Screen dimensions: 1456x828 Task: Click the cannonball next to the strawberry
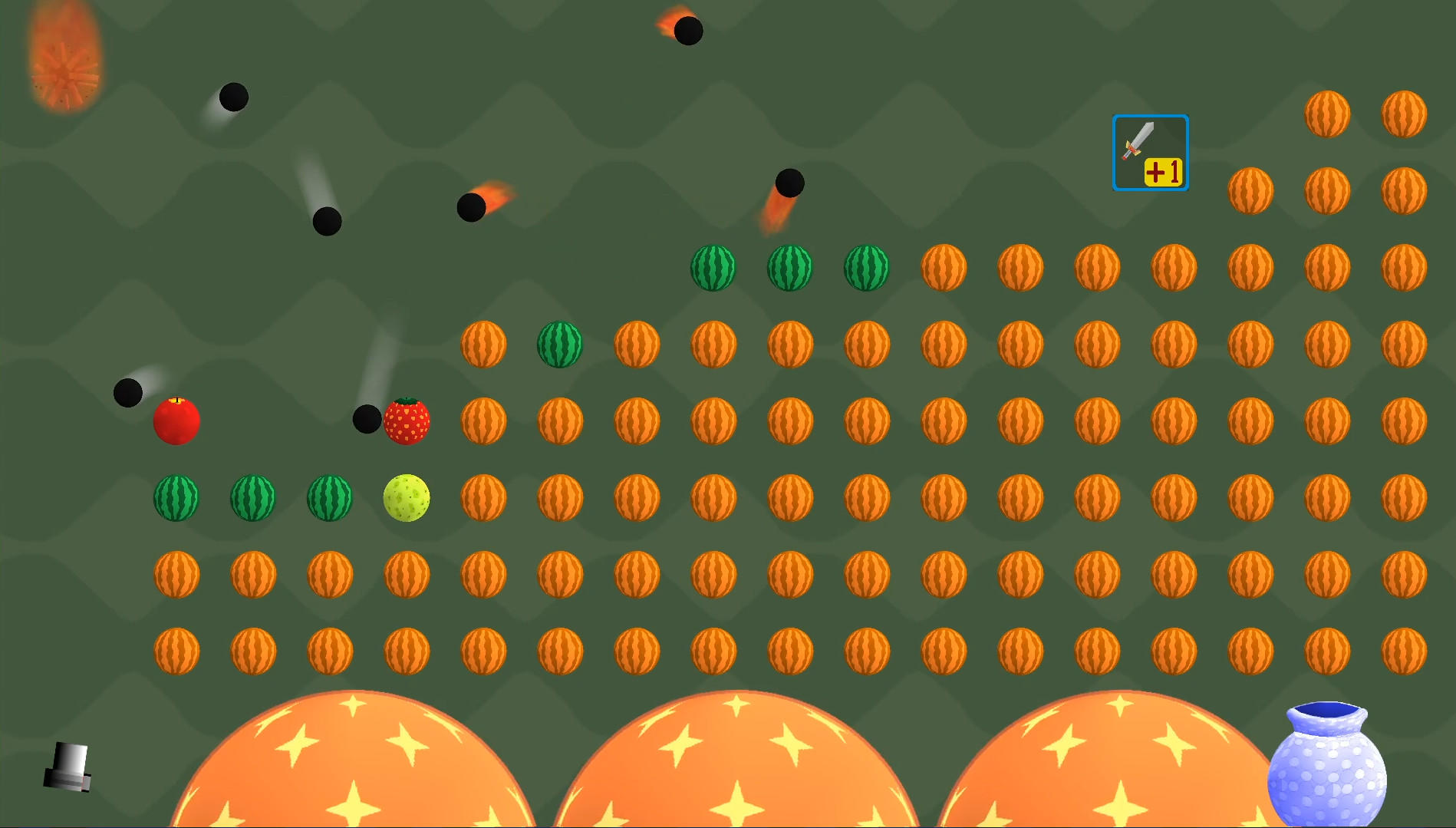(x=367, y=421)
